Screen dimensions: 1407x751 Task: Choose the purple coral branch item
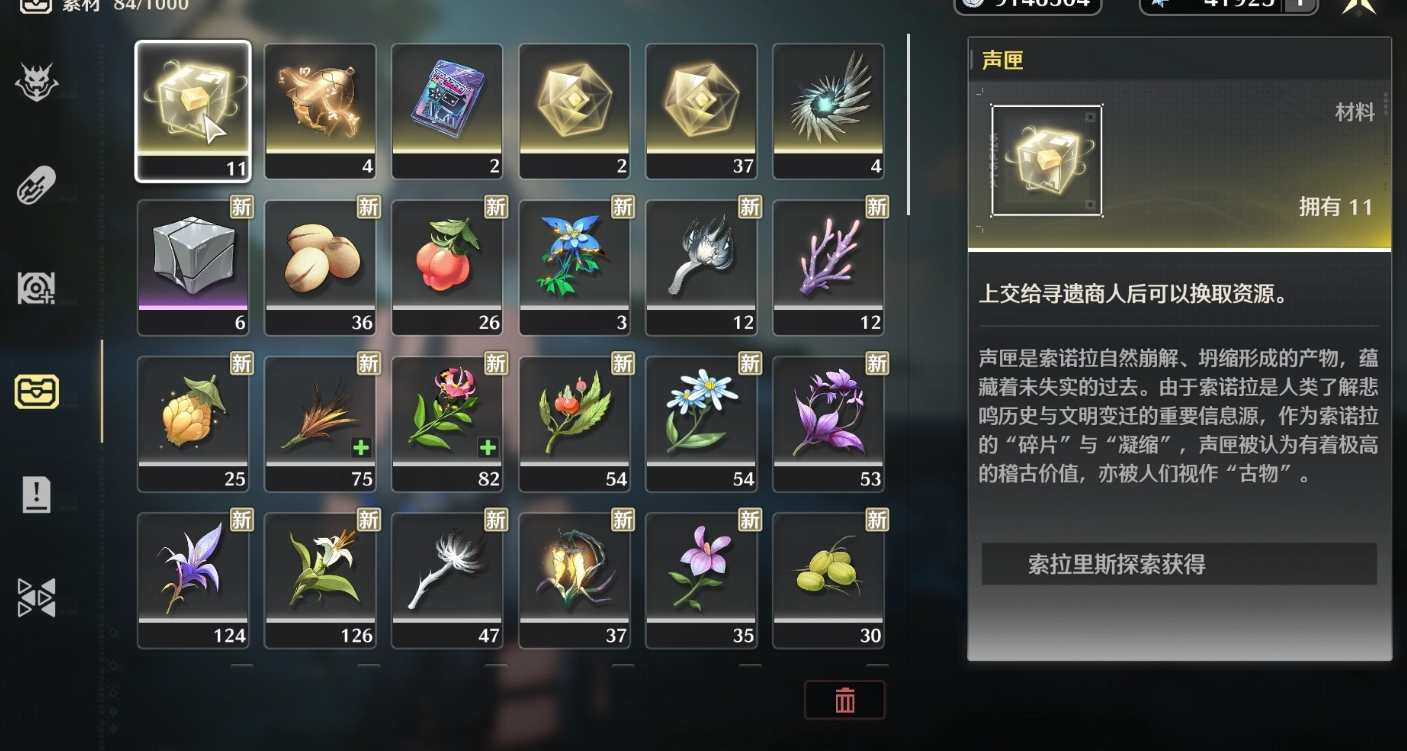click(x=828, y=265)
